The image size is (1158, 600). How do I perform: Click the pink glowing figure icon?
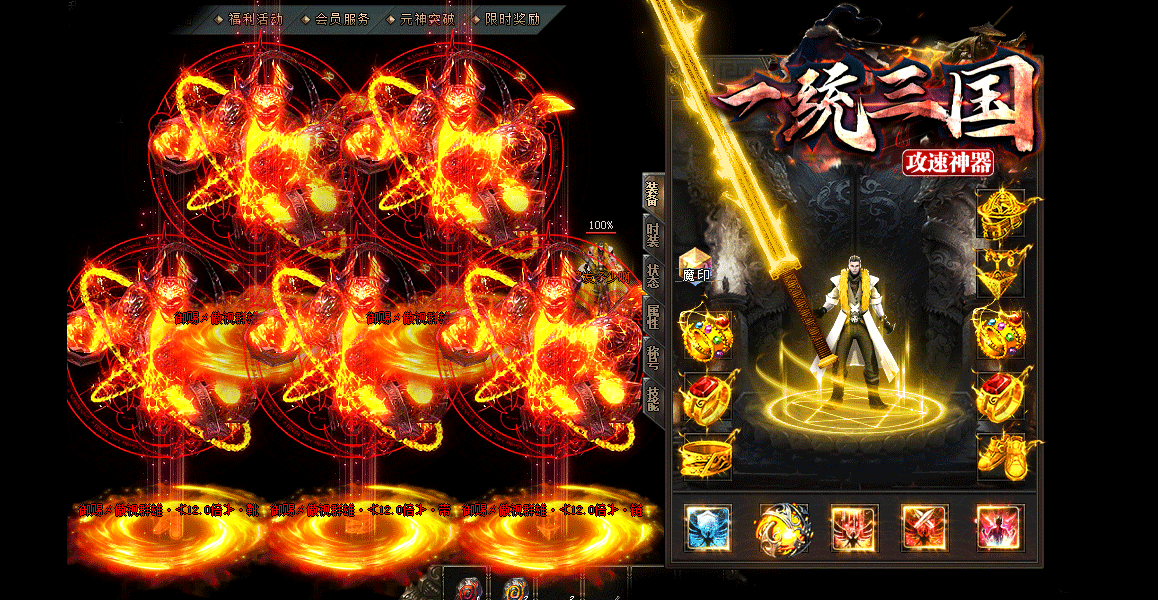[999, 527]
